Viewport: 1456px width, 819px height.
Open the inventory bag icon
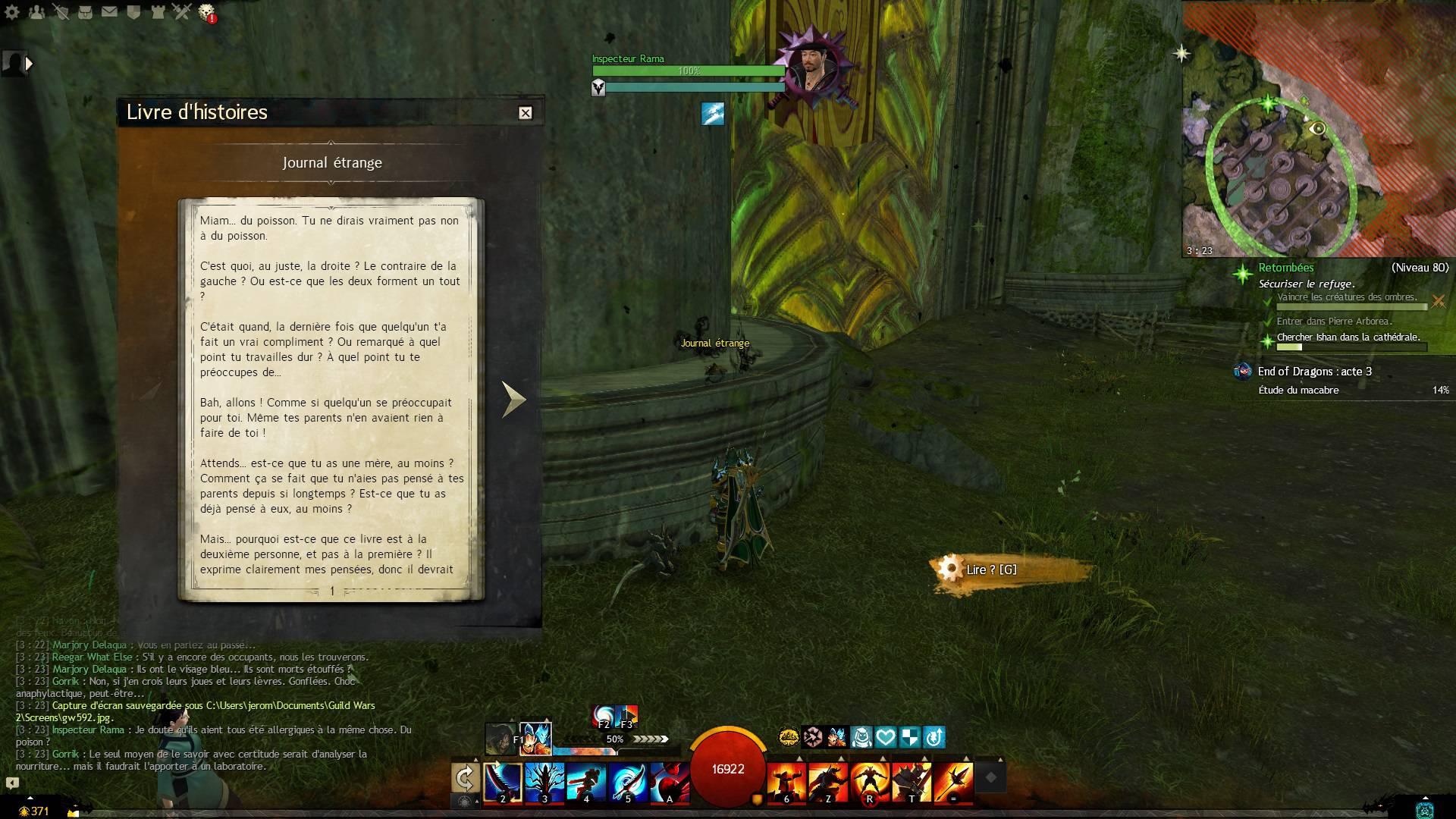click(85, 12)
